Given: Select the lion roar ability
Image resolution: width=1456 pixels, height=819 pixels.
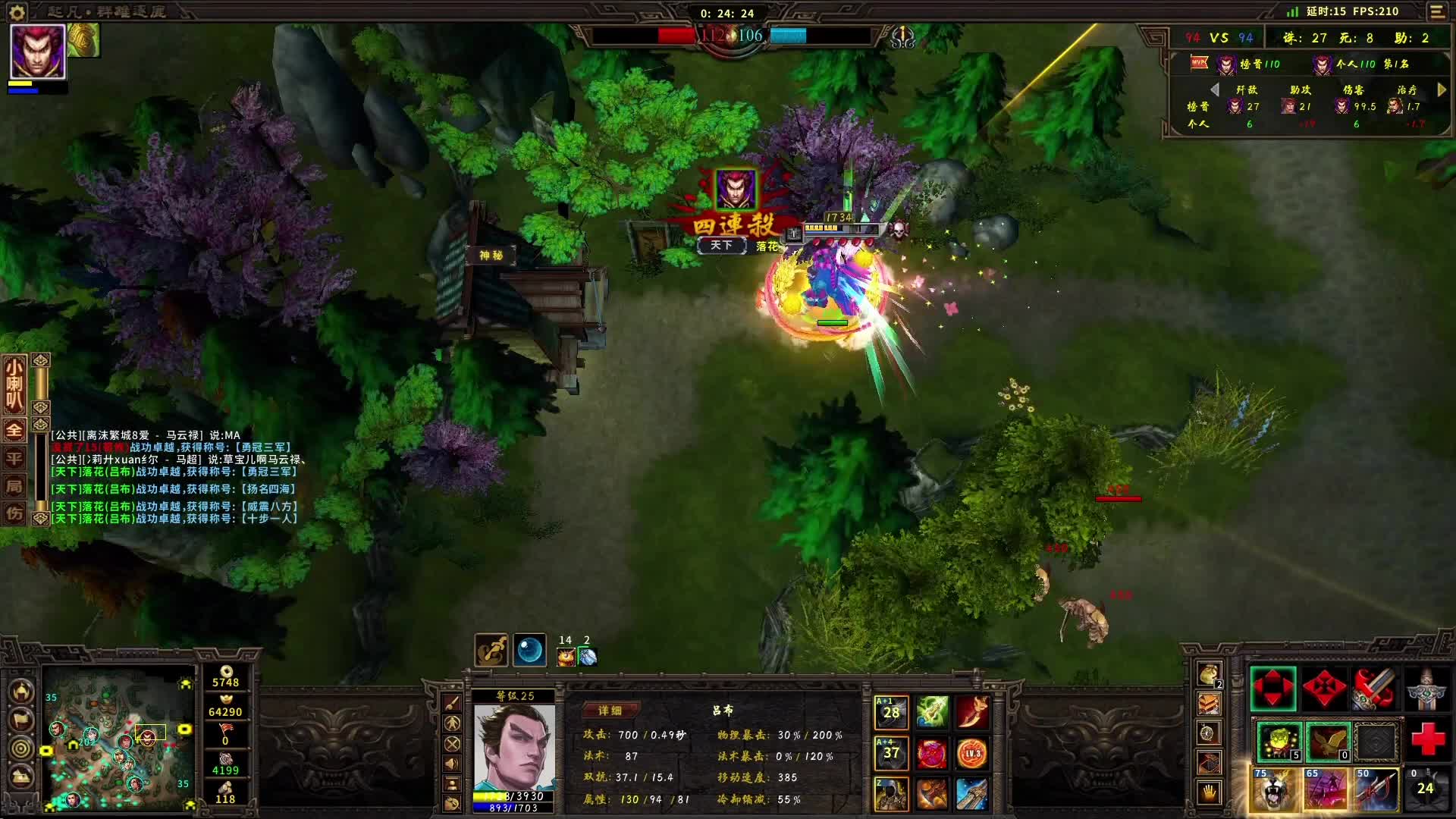Looking at the screenshot, I should point(1274,789).
